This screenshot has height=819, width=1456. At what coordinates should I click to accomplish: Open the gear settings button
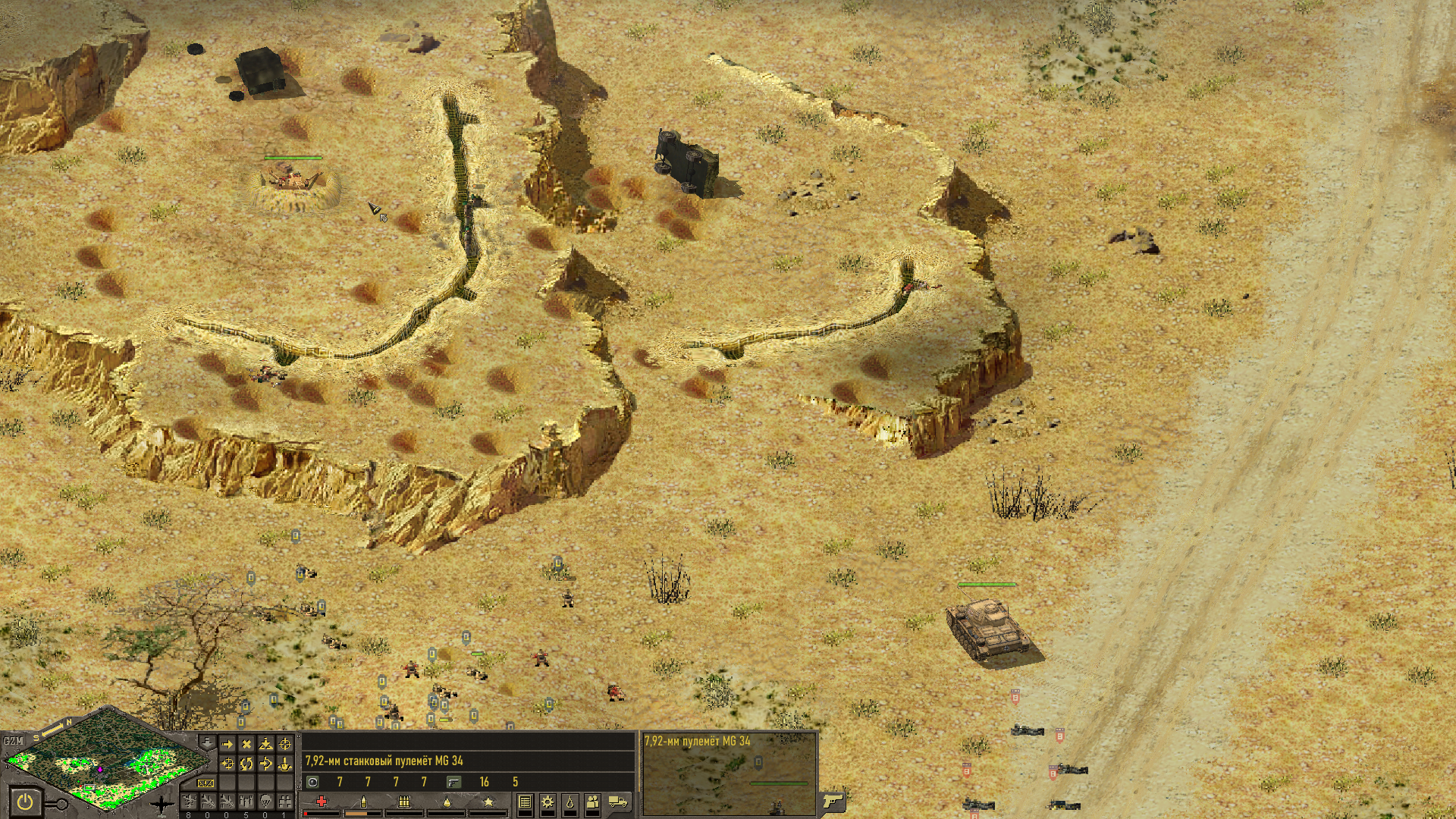pyautogui.click(x=547, y=802)
